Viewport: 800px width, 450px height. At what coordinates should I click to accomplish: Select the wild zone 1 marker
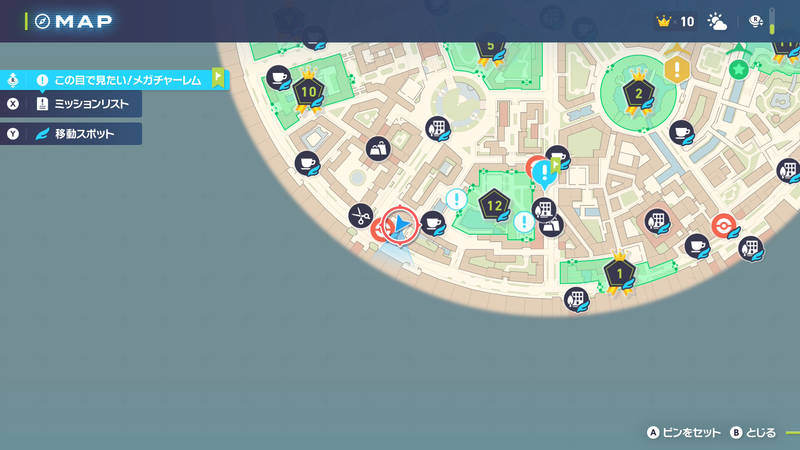[619, 271]
